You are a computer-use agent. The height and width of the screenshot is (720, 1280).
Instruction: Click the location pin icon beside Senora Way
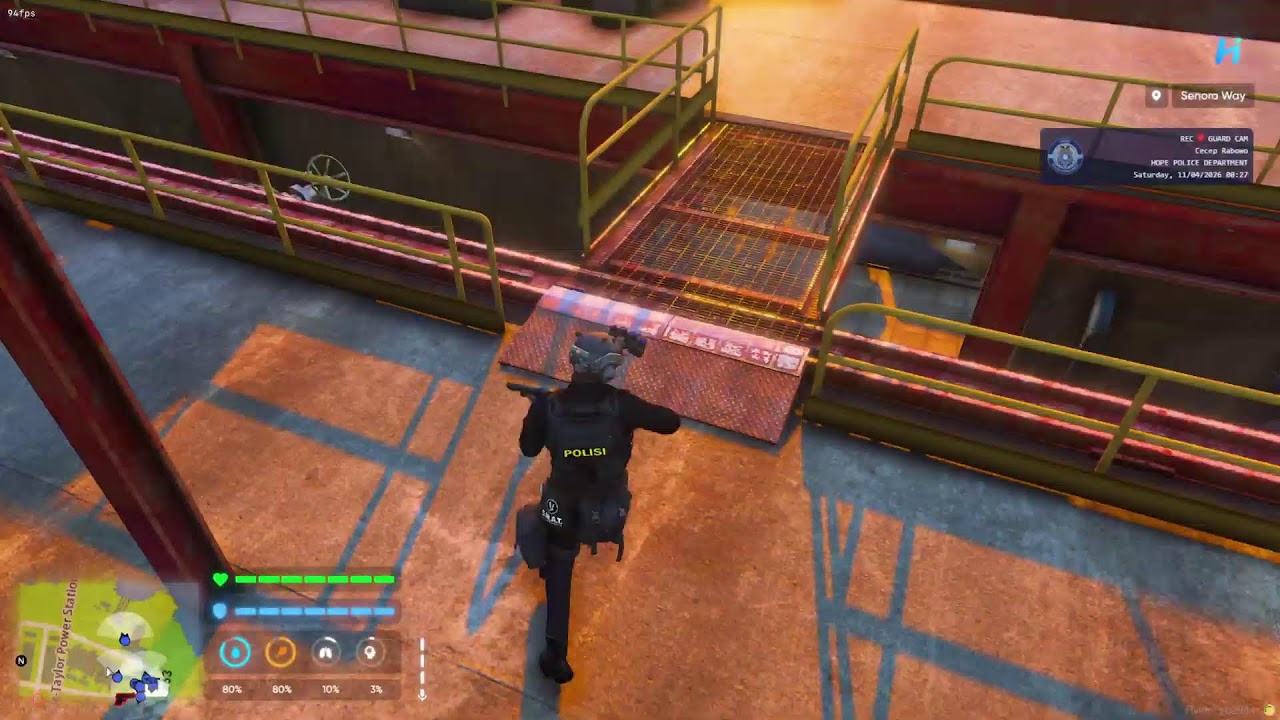click(x=1156, y=96)
